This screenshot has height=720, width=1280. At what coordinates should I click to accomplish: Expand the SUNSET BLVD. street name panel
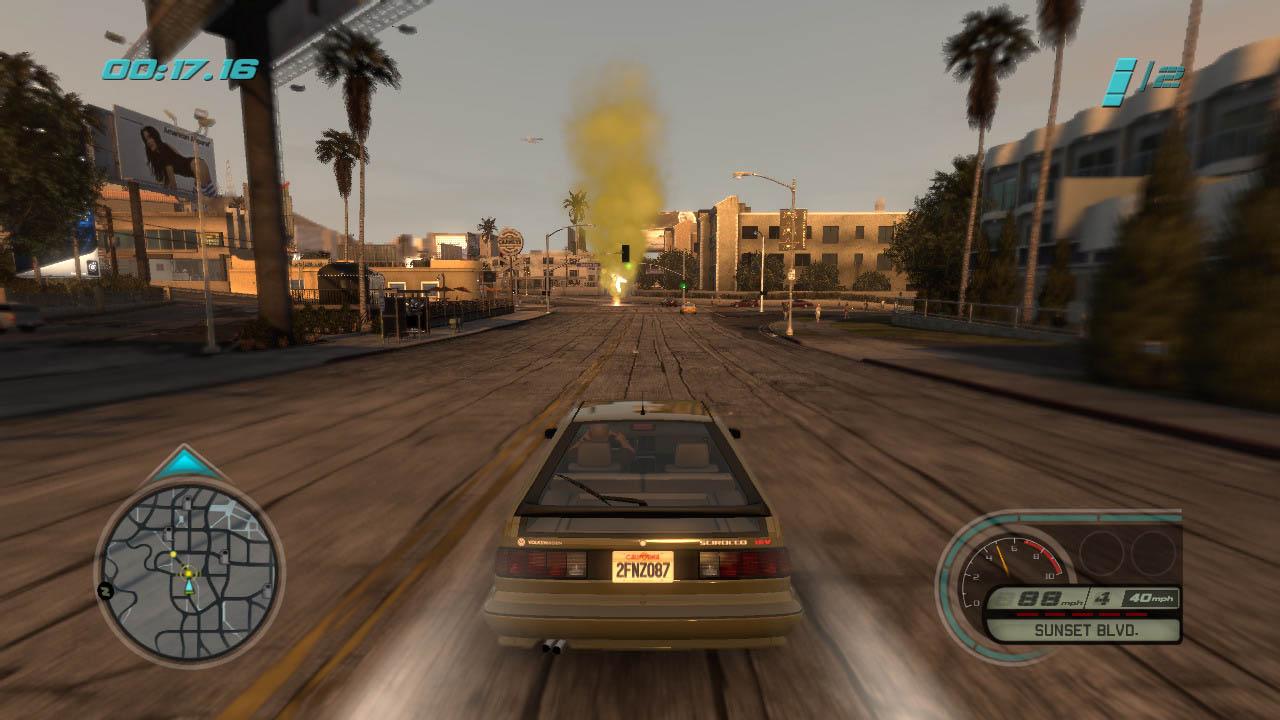(1088, 630)
